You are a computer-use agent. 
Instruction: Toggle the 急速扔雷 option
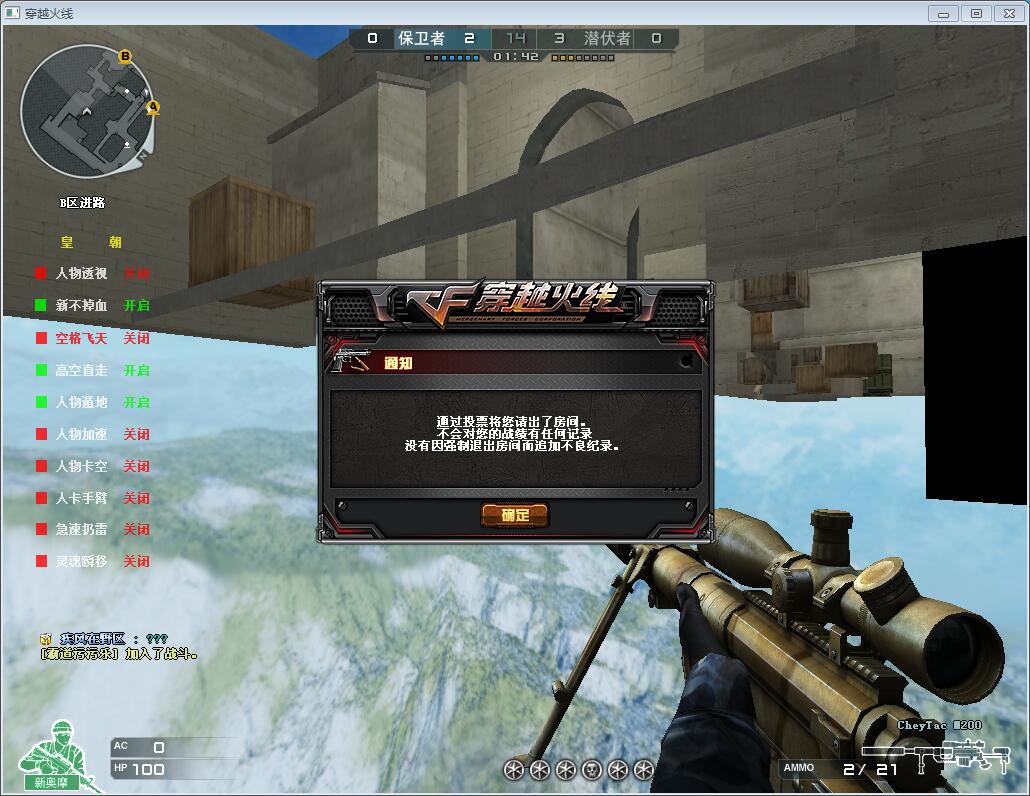[x=81, y=529]
